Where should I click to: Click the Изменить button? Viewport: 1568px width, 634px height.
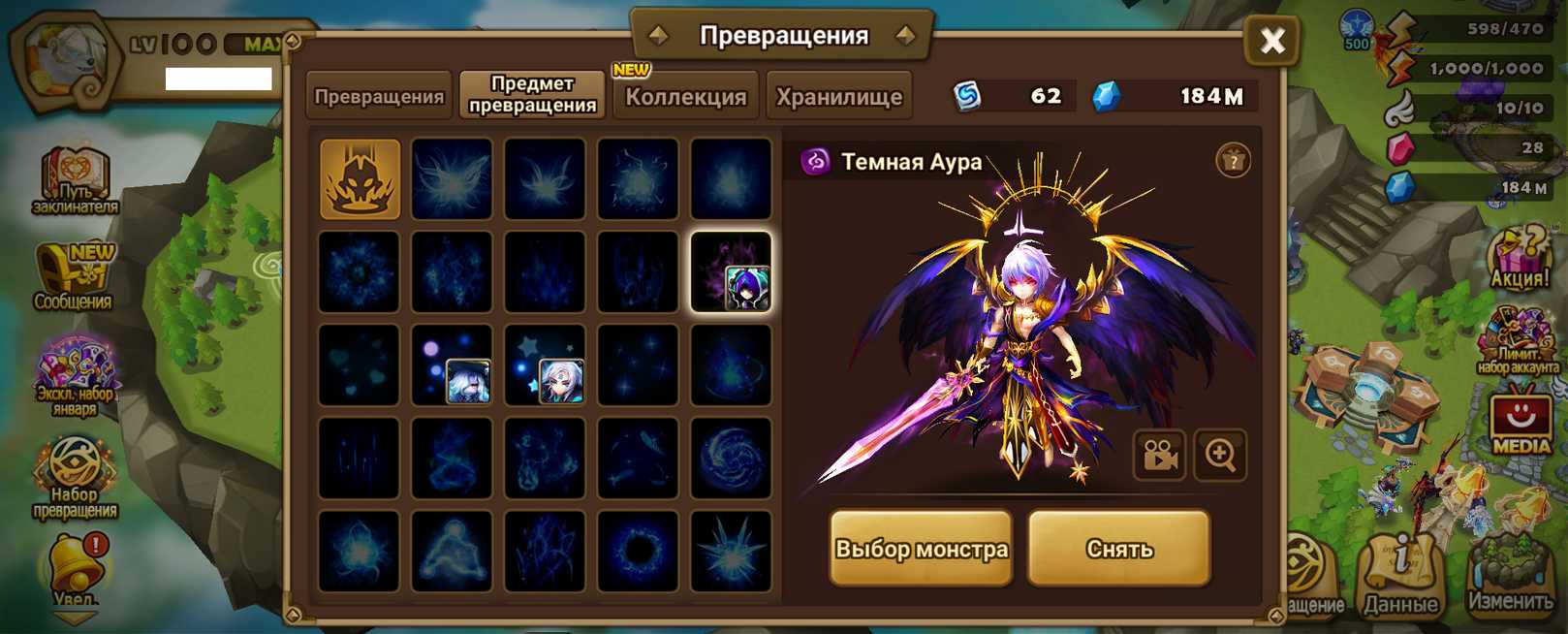(x=1510, y=579)
